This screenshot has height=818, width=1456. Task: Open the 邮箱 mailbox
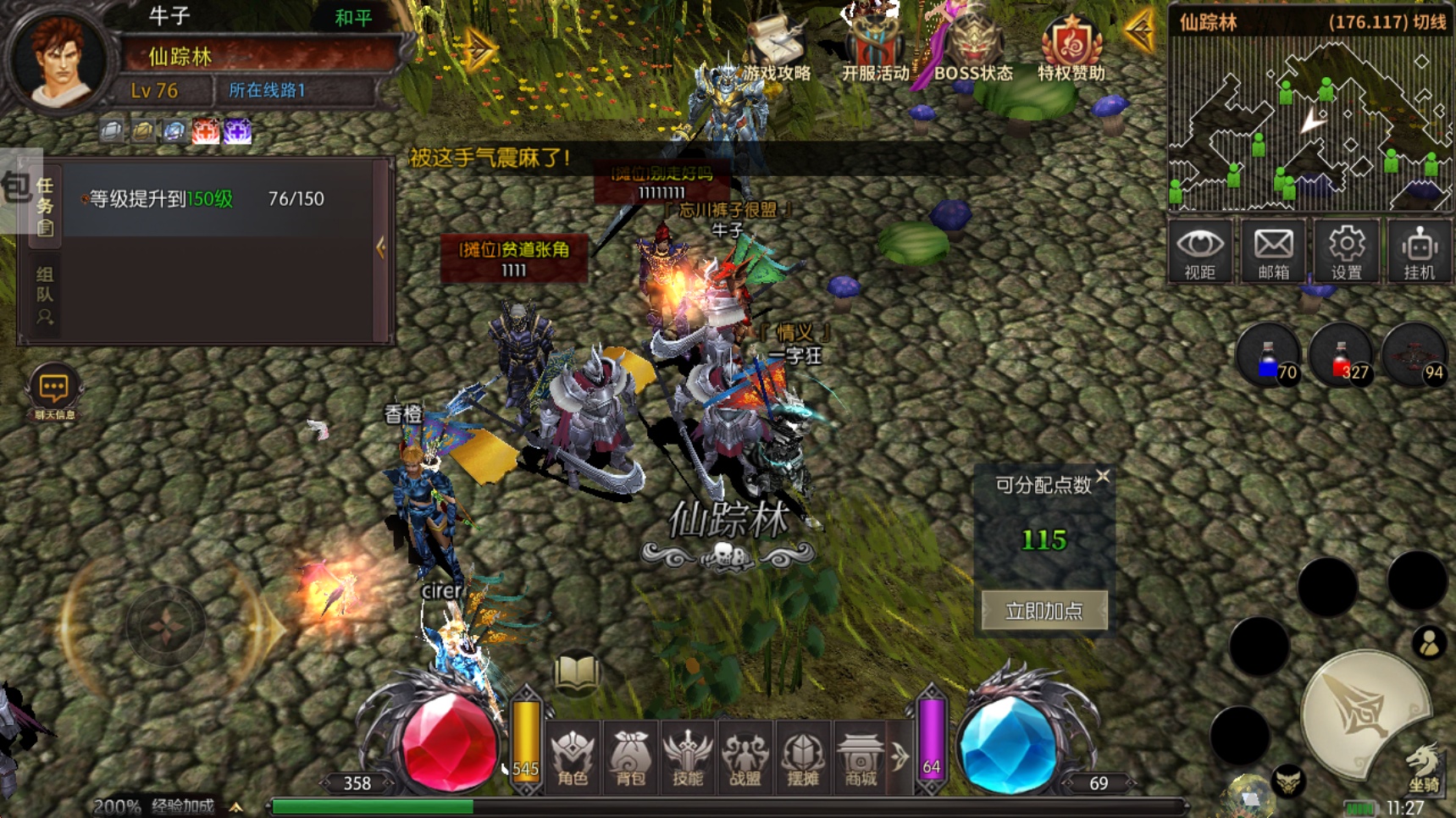click(1273, 251)
